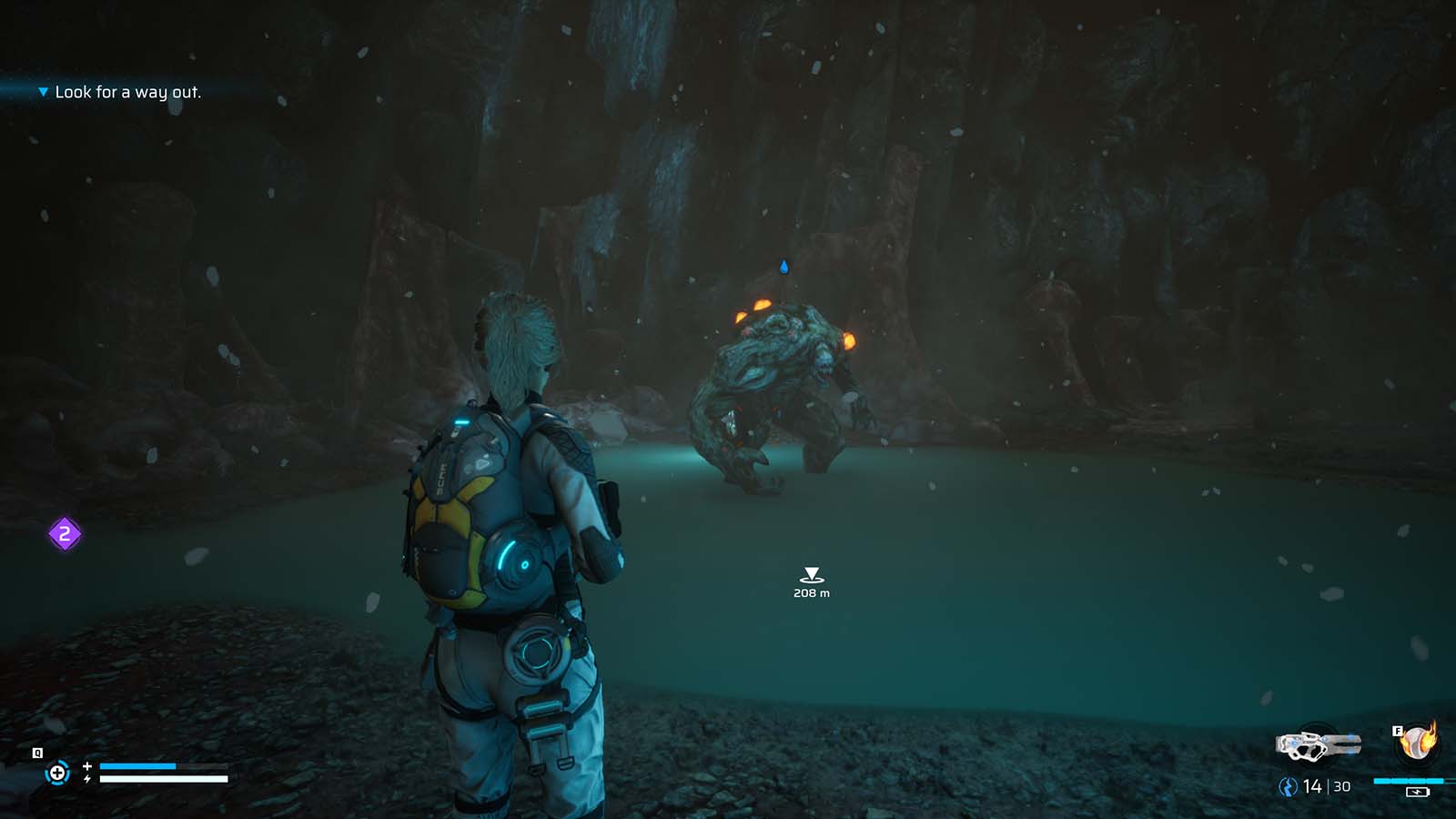The width and height of the screenshot is (1456, 819).
Task: Select the blue electric ammo type icon
Action: (1289, 786)
